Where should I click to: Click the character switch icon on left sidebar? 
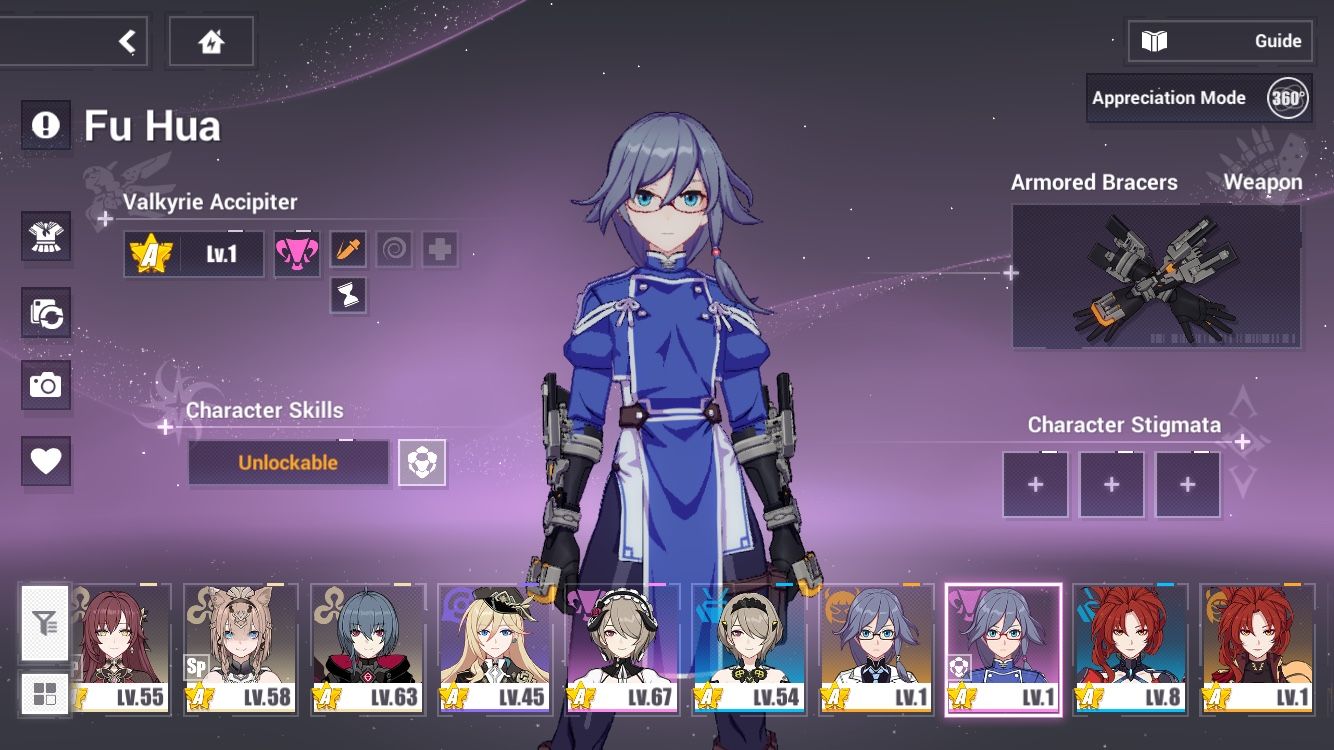tap(46, 312)
